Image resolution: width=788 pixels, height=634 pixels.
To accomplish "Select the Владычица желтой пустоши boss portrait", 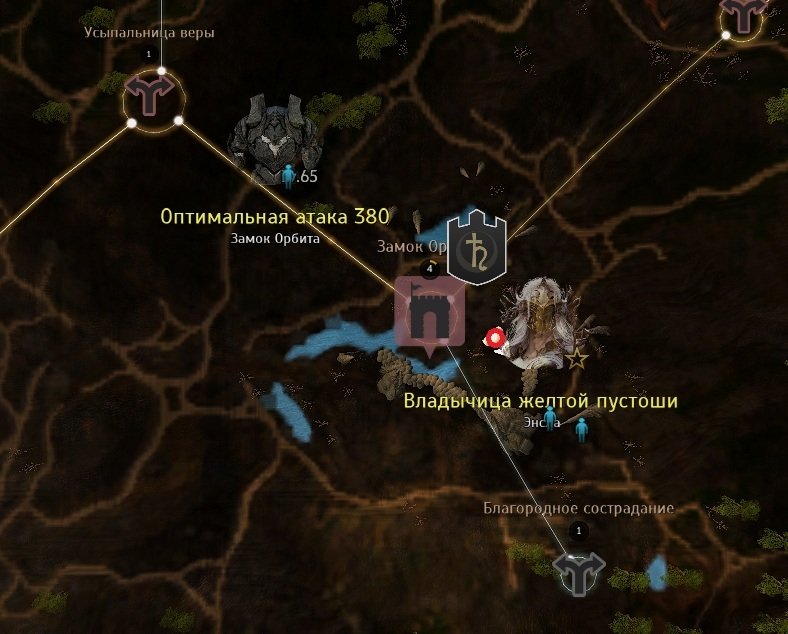I will [x=540, y=321].
